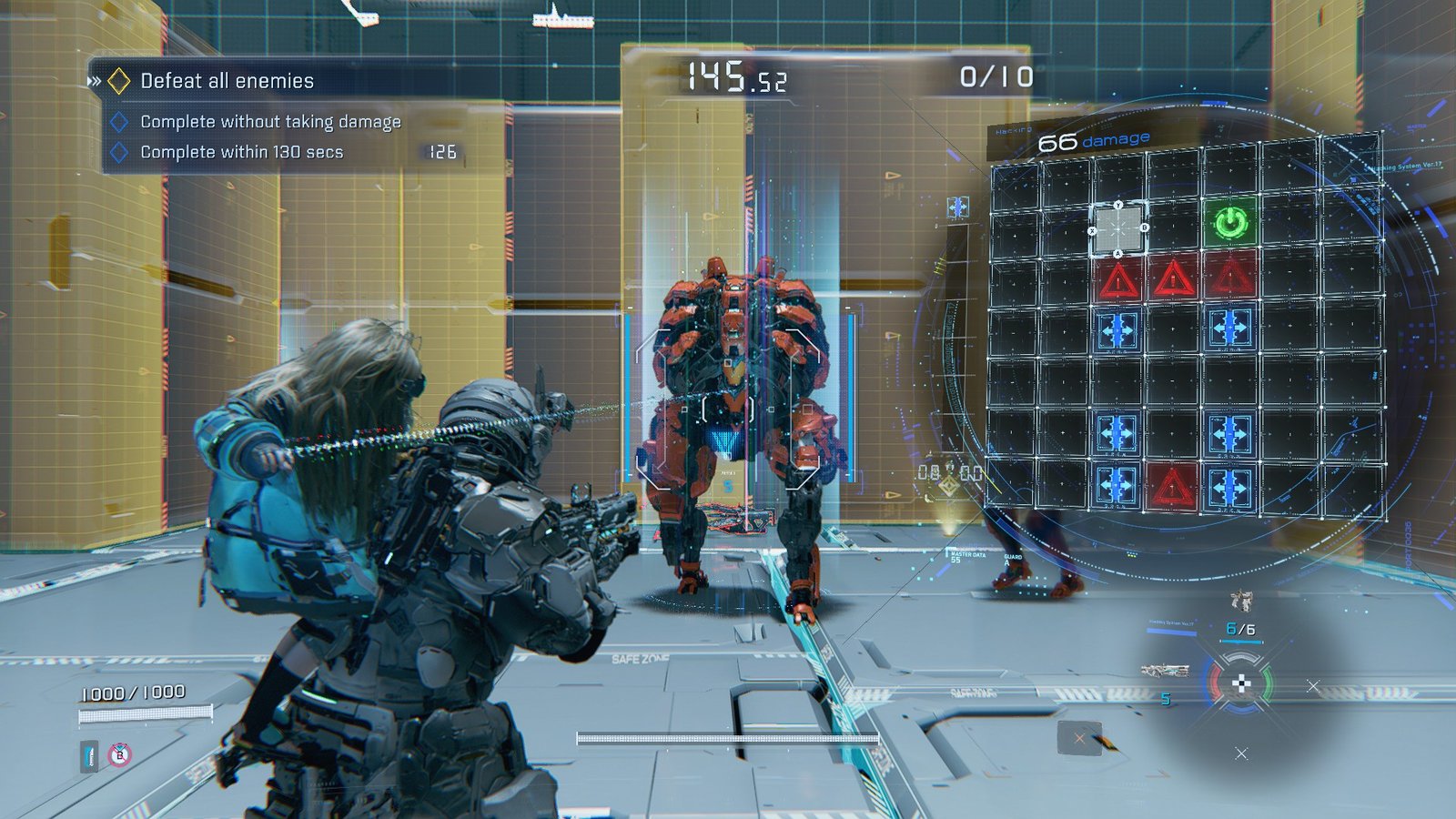Select the lone red warning tile in the grid's bottom row
Screen dimensions: 1456x819
[x=1173, y=487]
